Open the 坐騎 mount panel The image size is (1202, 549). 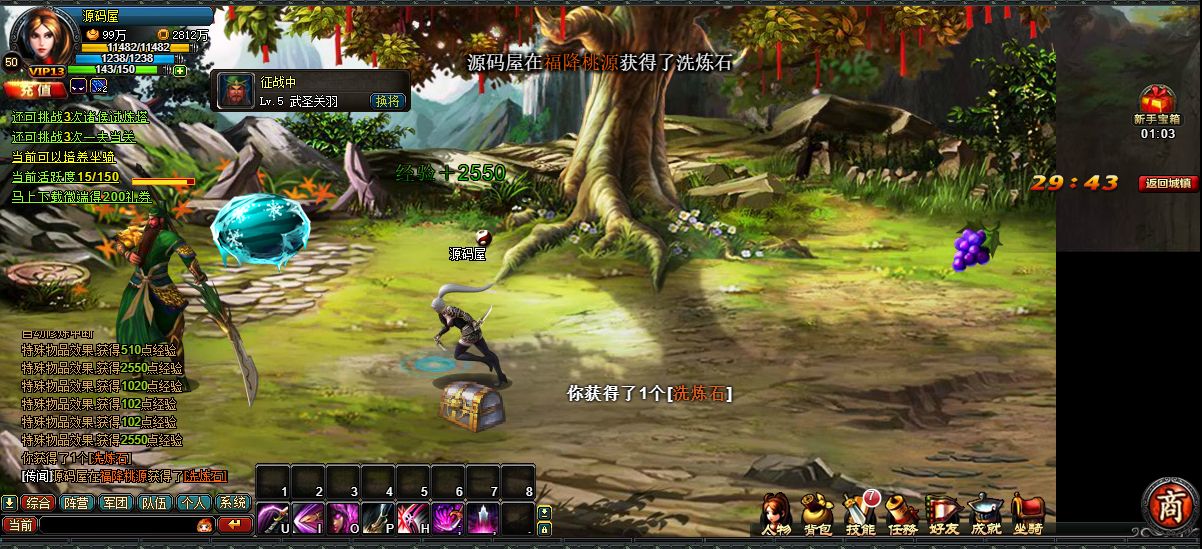pos(1027,512)
